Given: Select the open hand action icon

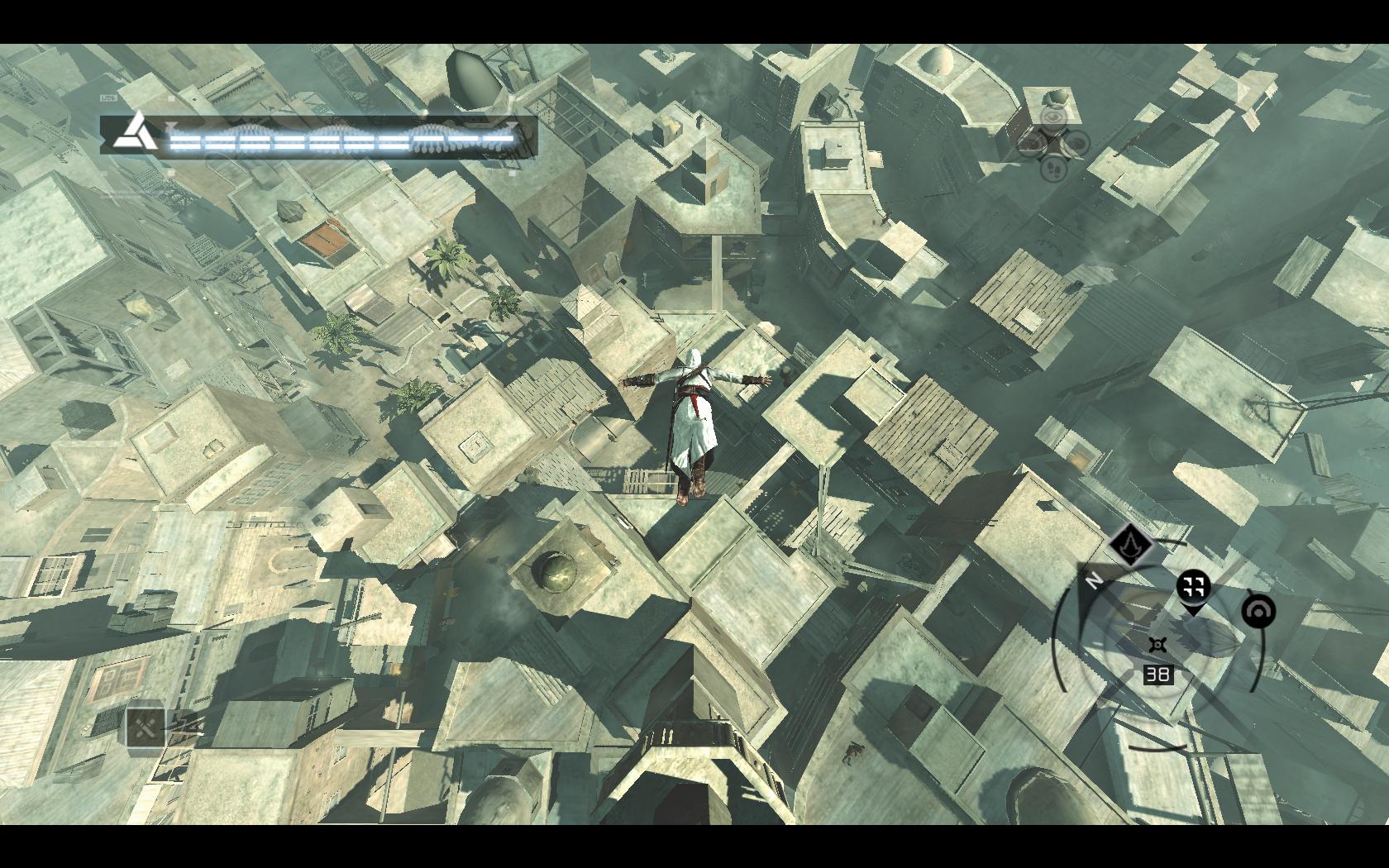Looking at the screenshot, I should [1075, 144].
